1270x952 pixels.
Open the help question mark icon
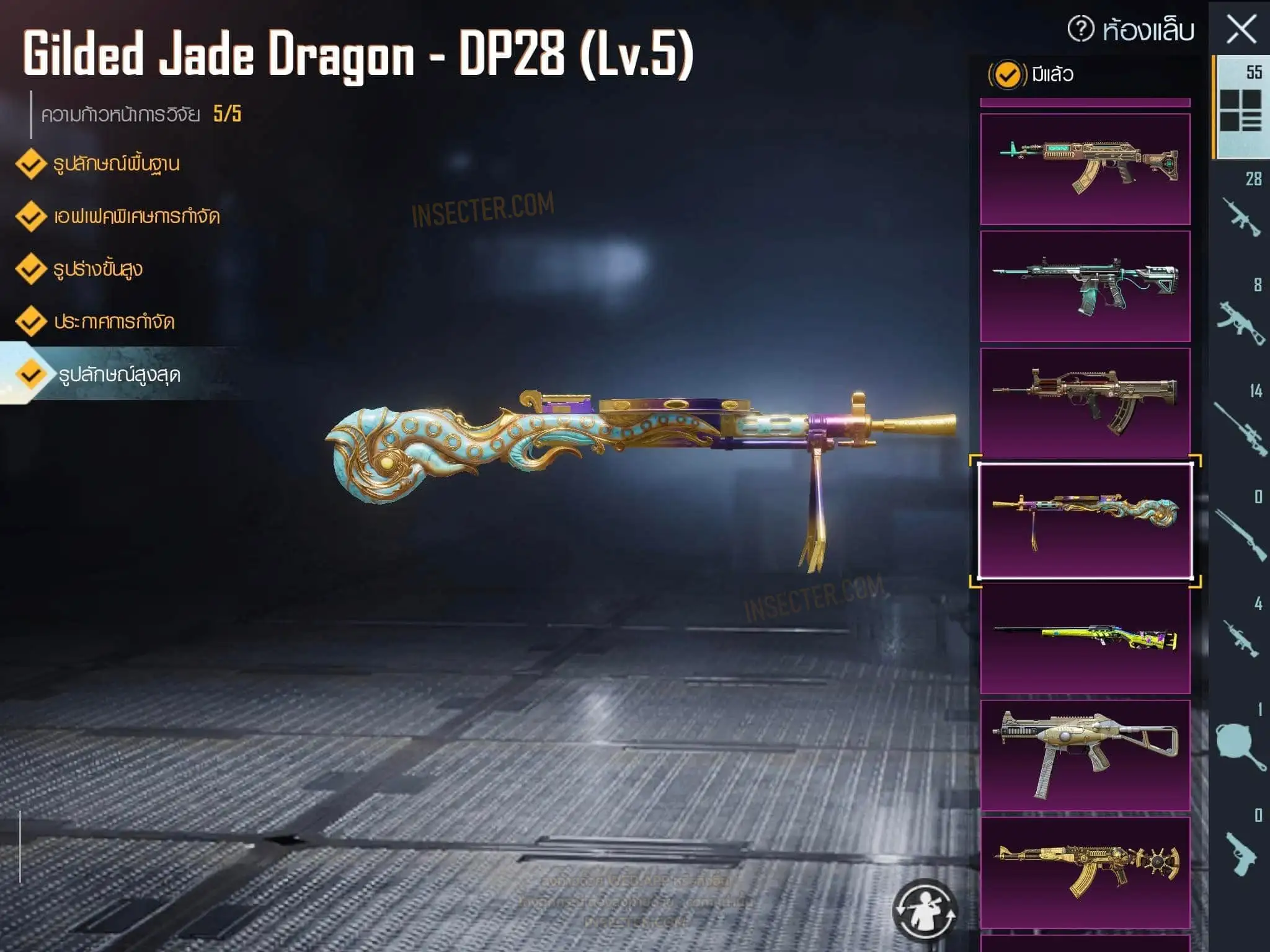tap(1080, 29)
